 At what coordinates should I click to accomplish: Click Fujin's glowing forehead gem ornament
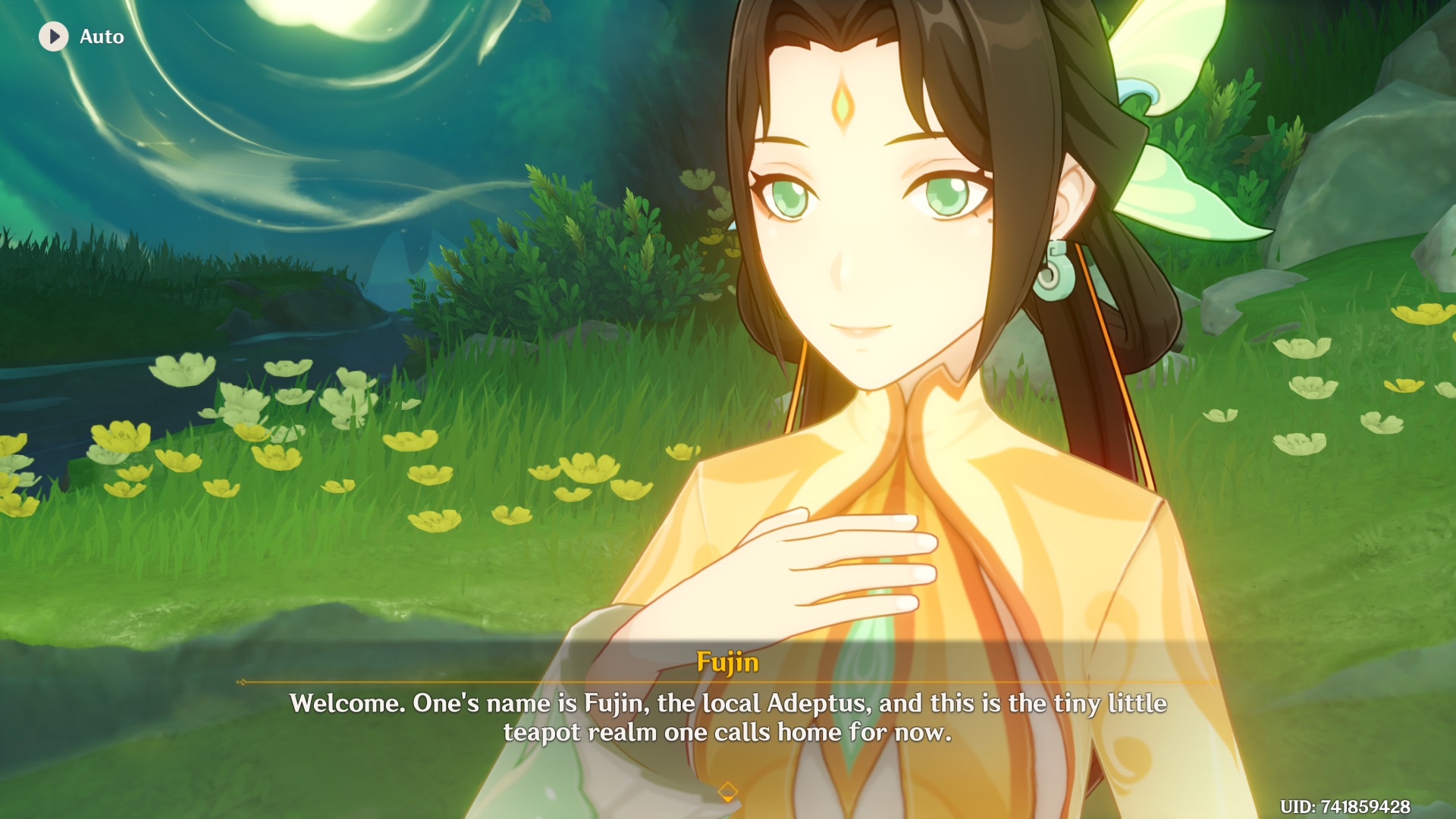[844, 102]
